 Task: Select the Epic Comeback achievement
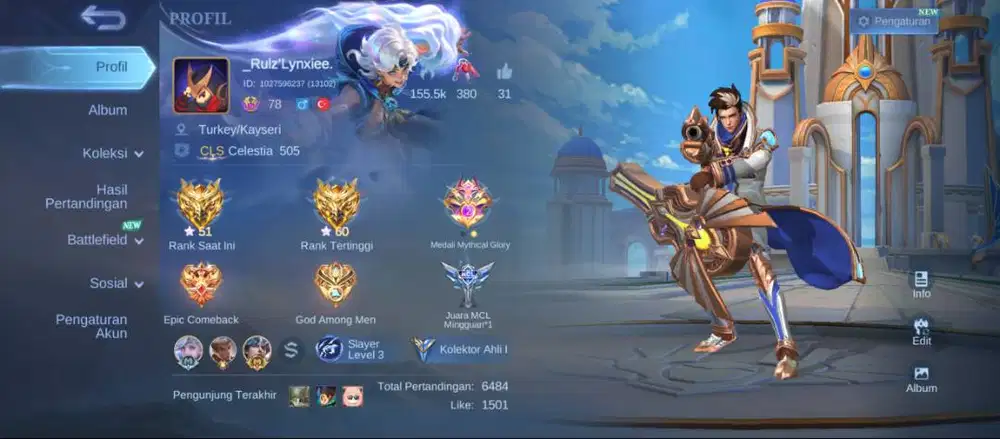coord(201,285)
